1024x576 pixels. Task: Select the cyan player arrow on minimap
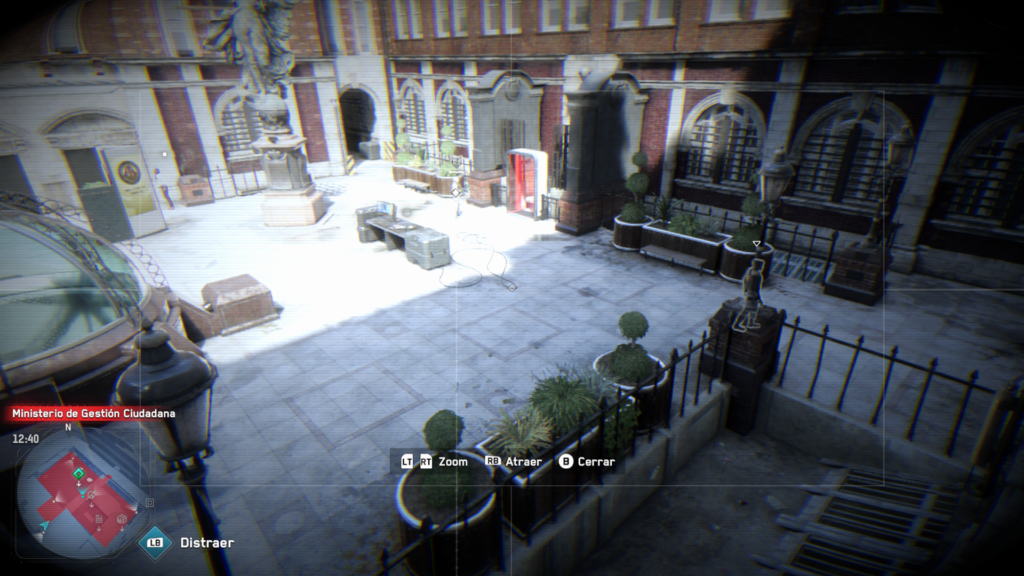[x=45, y=525]
